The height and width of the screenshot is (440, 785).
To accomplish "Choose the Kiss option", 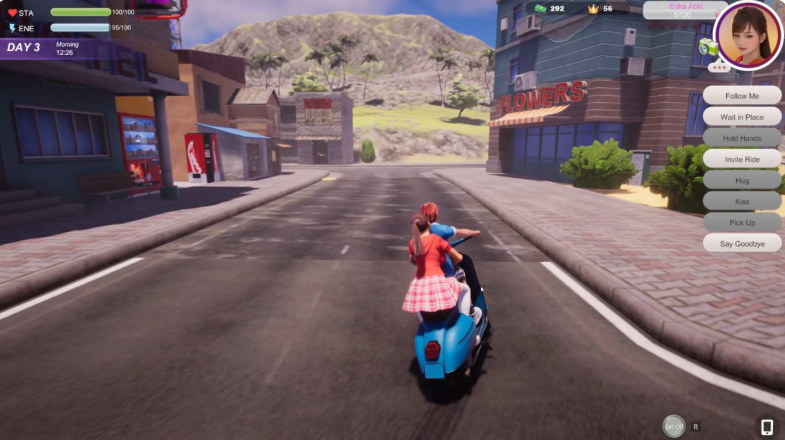I will point(742,200).
